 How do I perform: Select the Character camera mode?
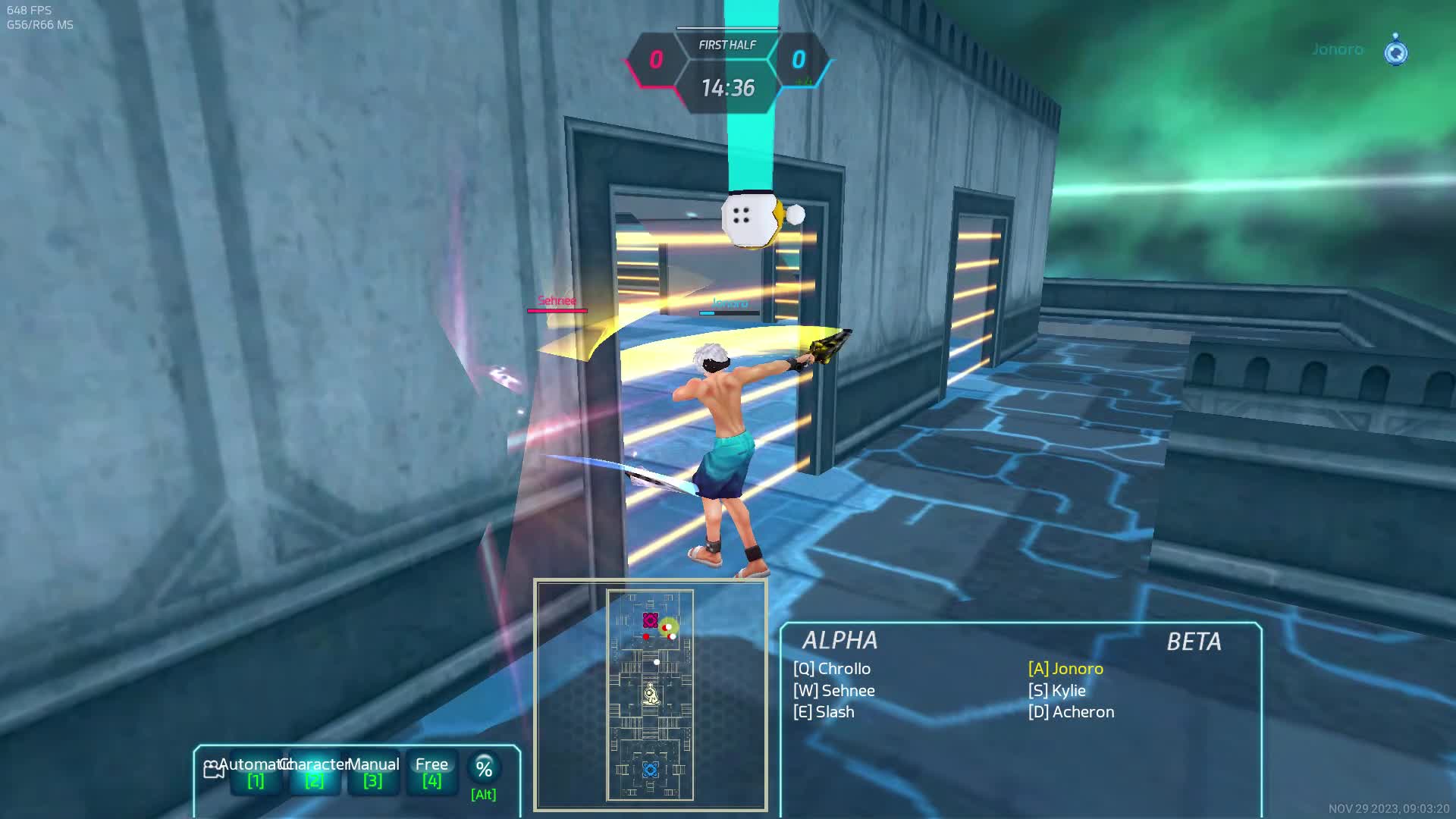(314, 772)
